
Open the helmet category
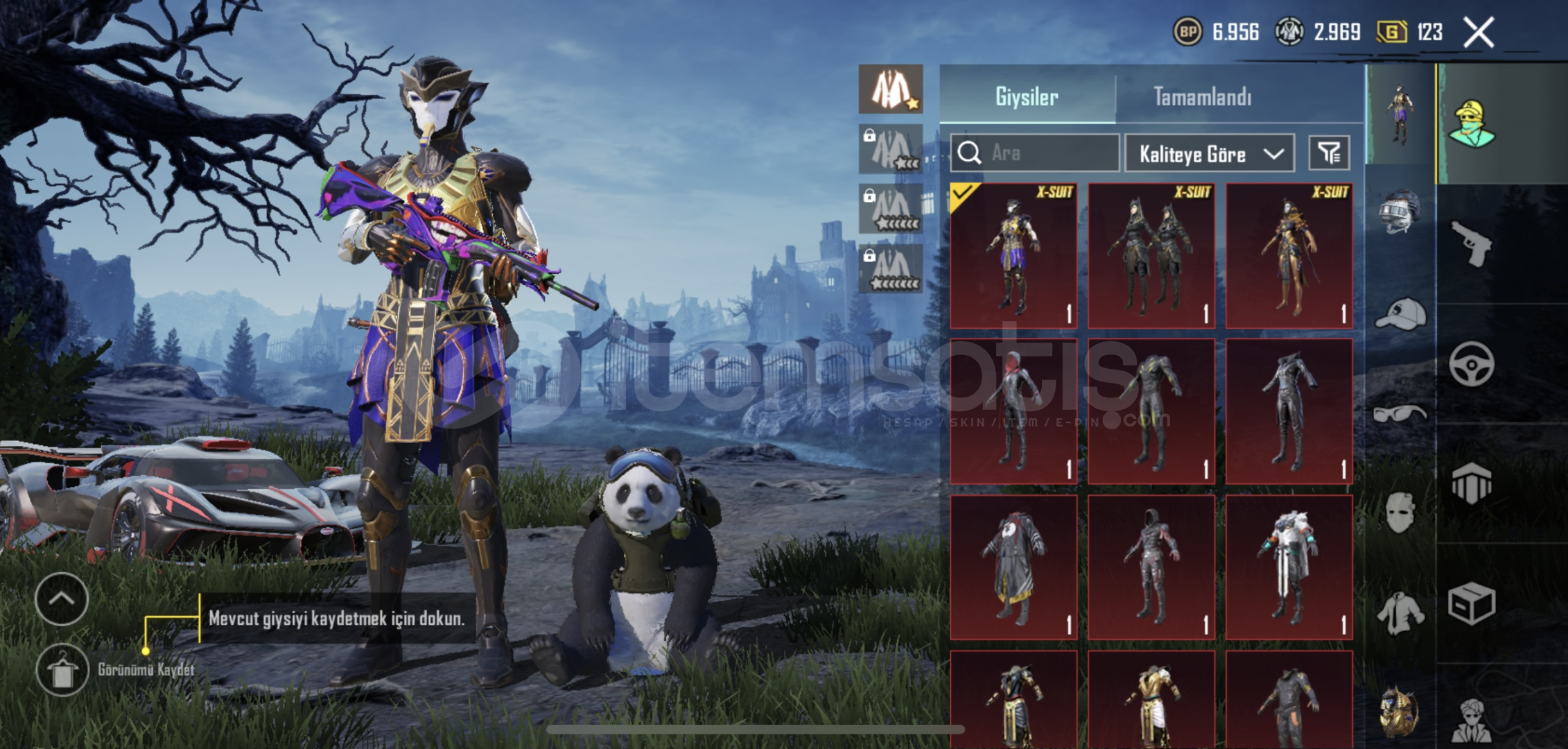pos(1400,212)
